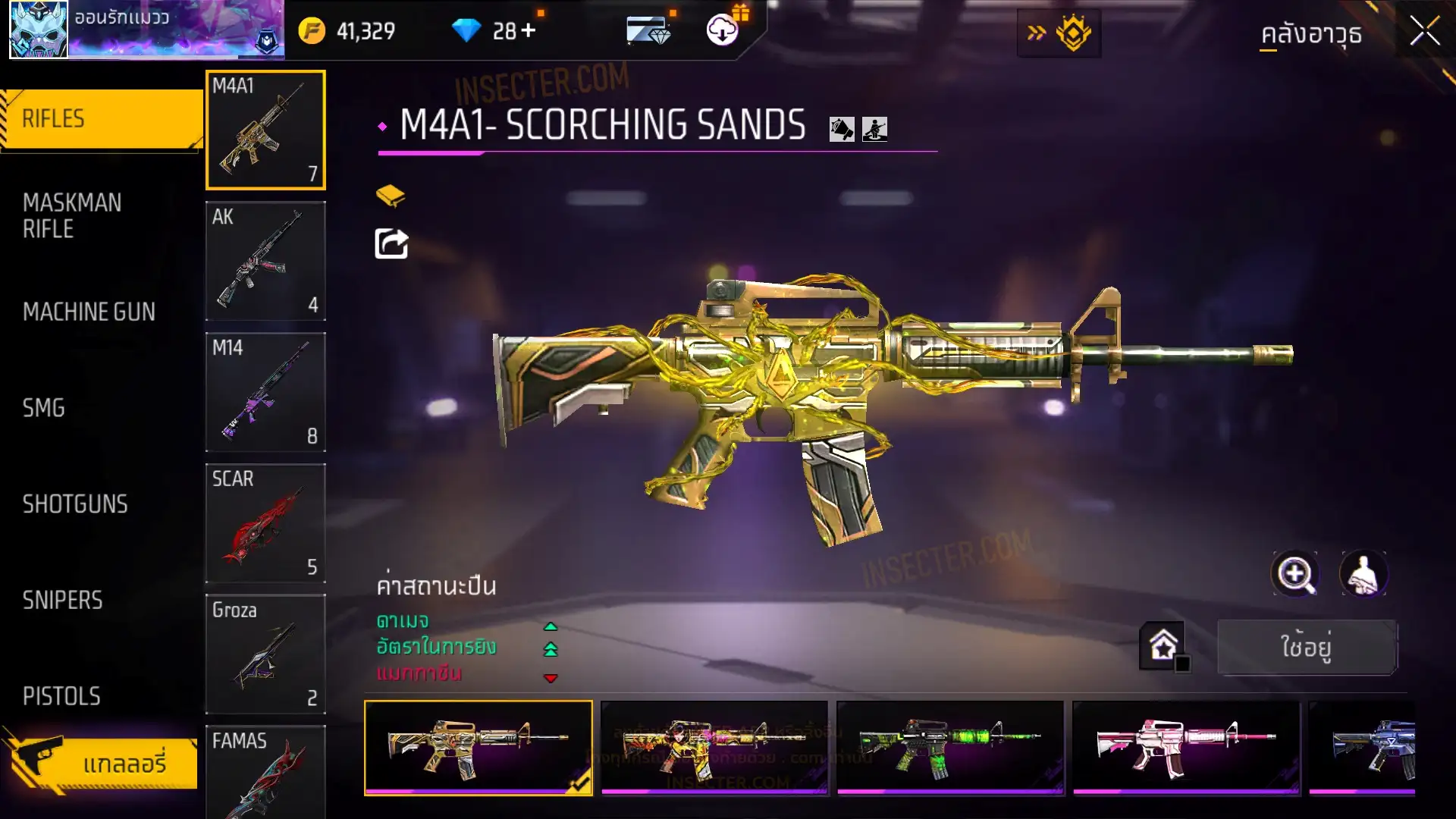
Task: Open the Machine Gun category
Action: tap(89, 312)
